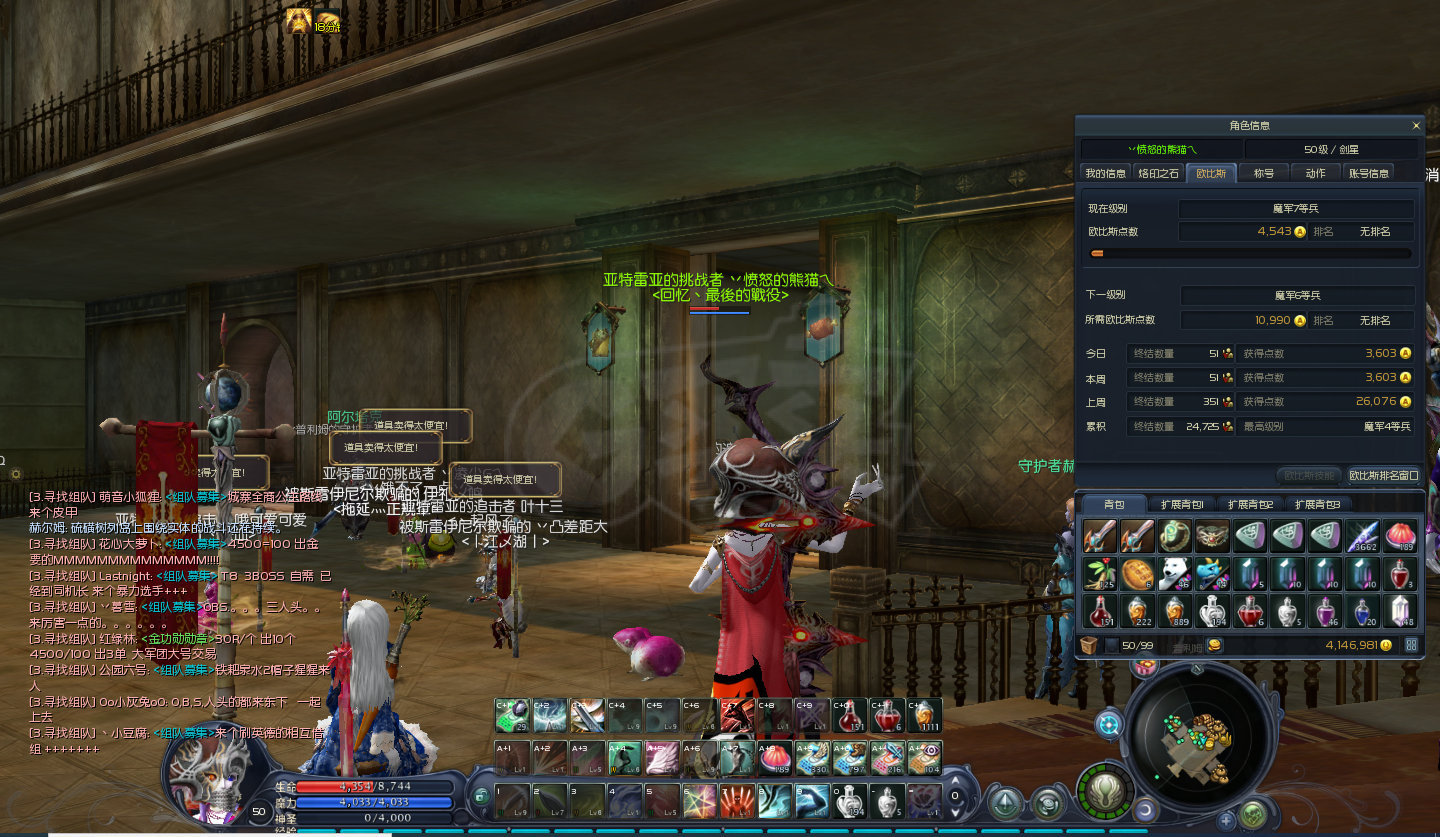Viewport: 1440px width, 837px height.
Task: Show the 动作 actions tab
Action: (1315, 173)
